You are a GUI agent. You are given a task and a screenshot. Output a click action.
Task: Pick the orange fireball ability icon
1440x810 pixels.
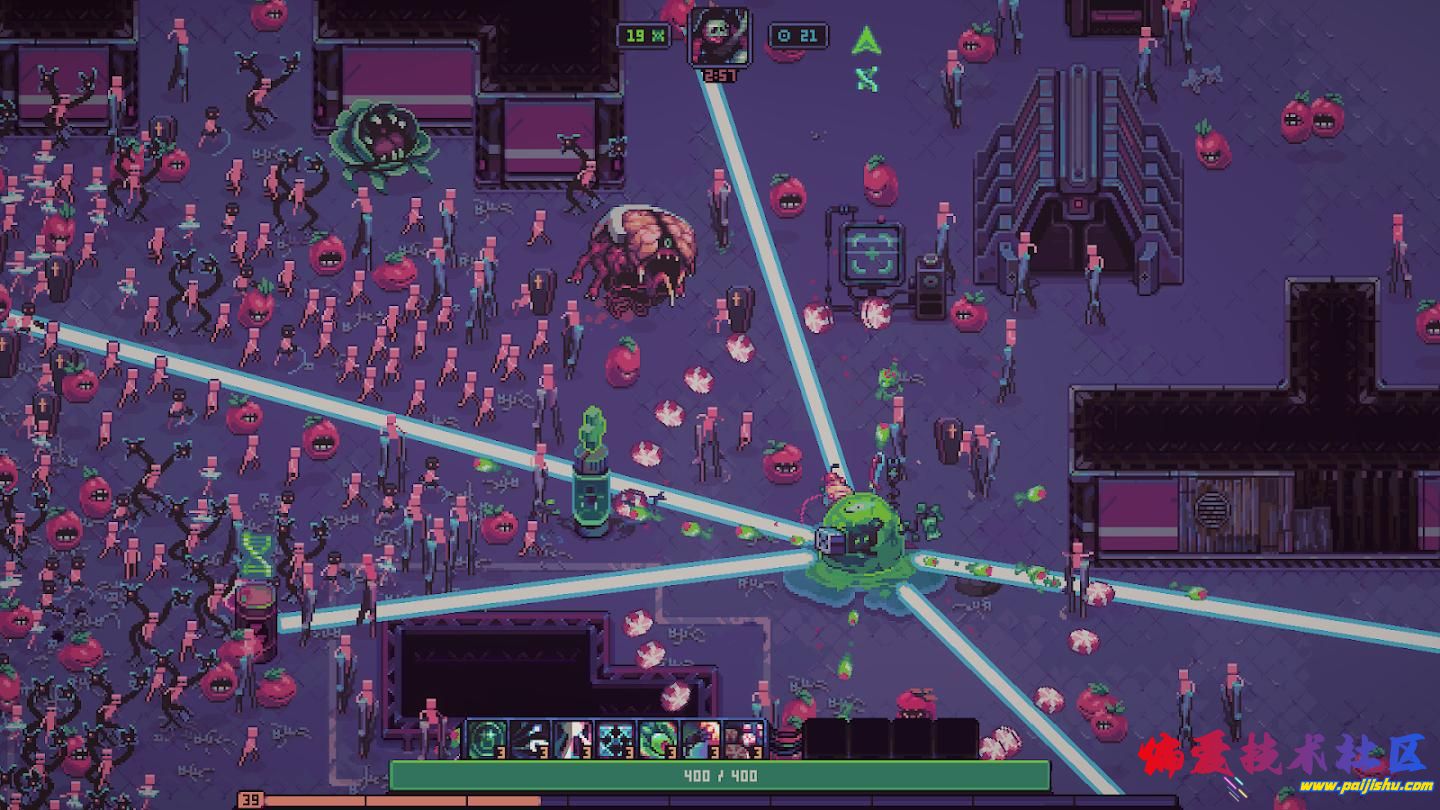701,740
